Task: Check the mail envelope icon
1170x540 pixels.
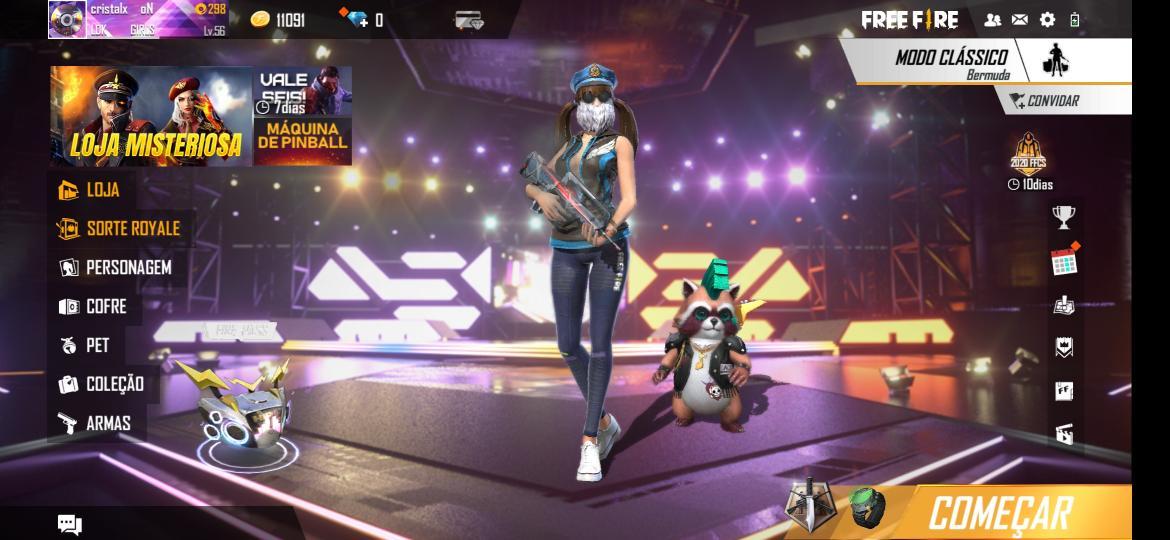Action: (1020, 20)
